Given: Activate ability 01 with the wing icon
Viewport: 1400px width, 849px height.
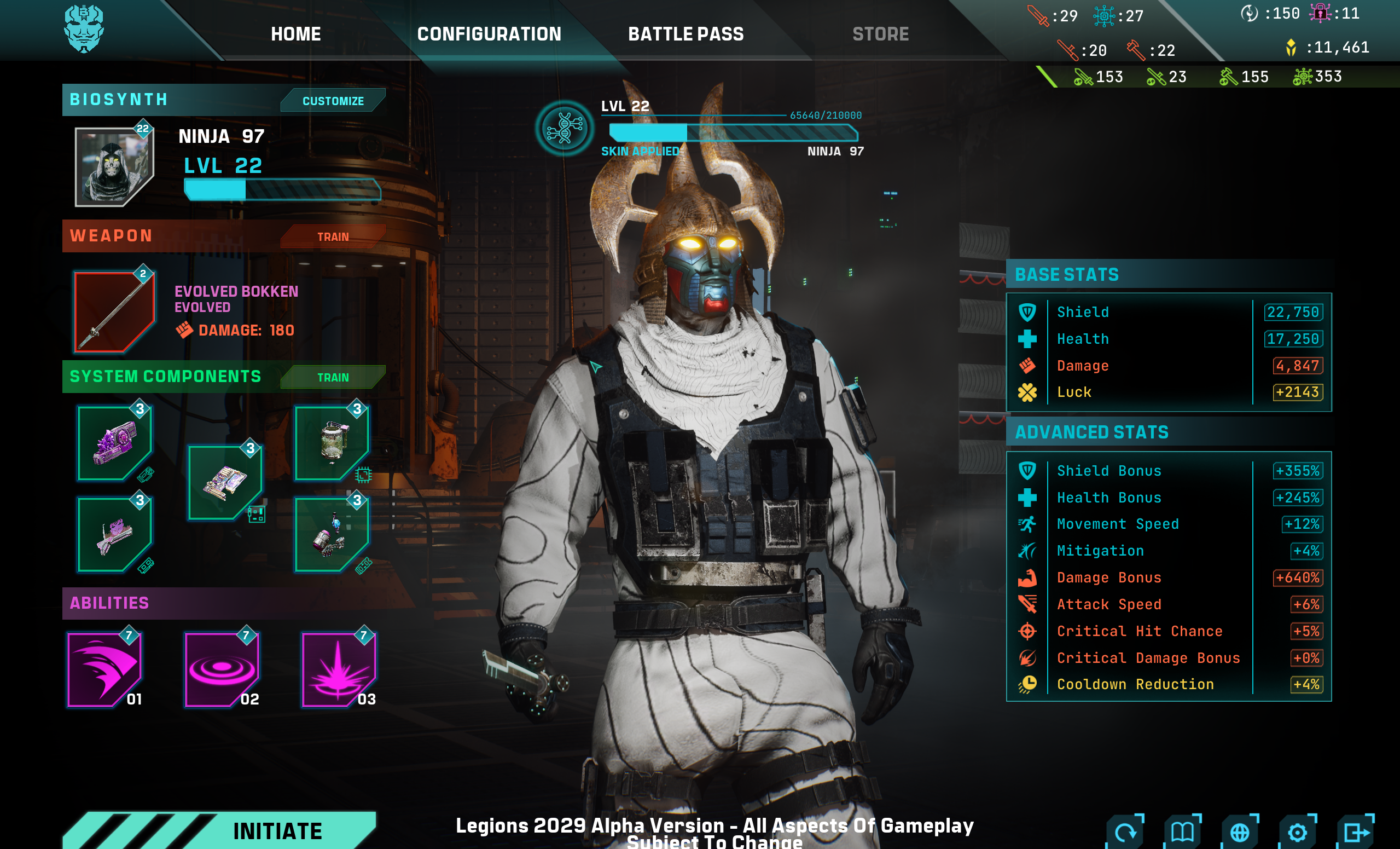Looking at the screenshot, I should (104, 669).
